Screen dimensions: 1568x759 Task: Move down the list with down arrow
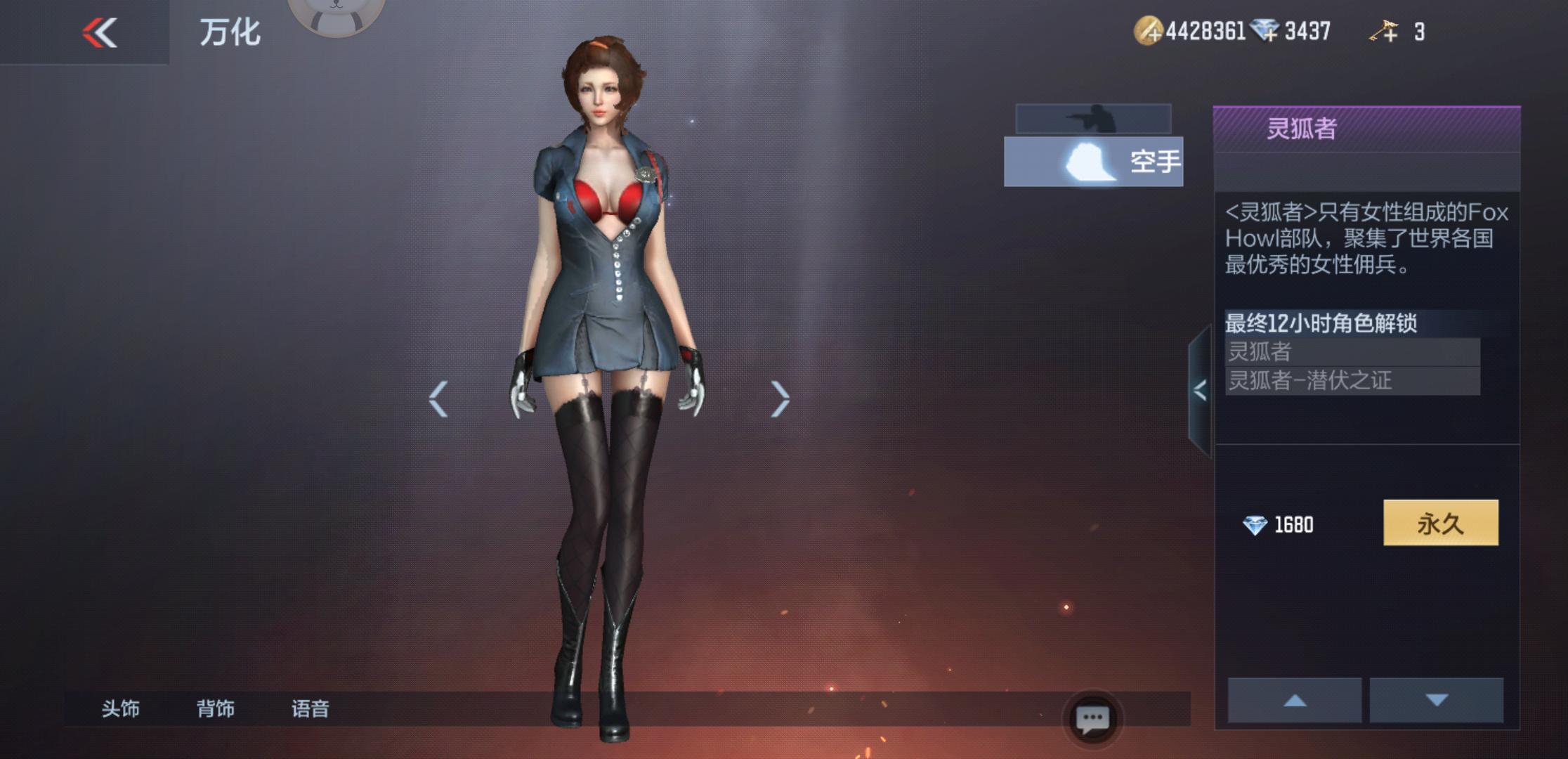[x=1437, y=700]
